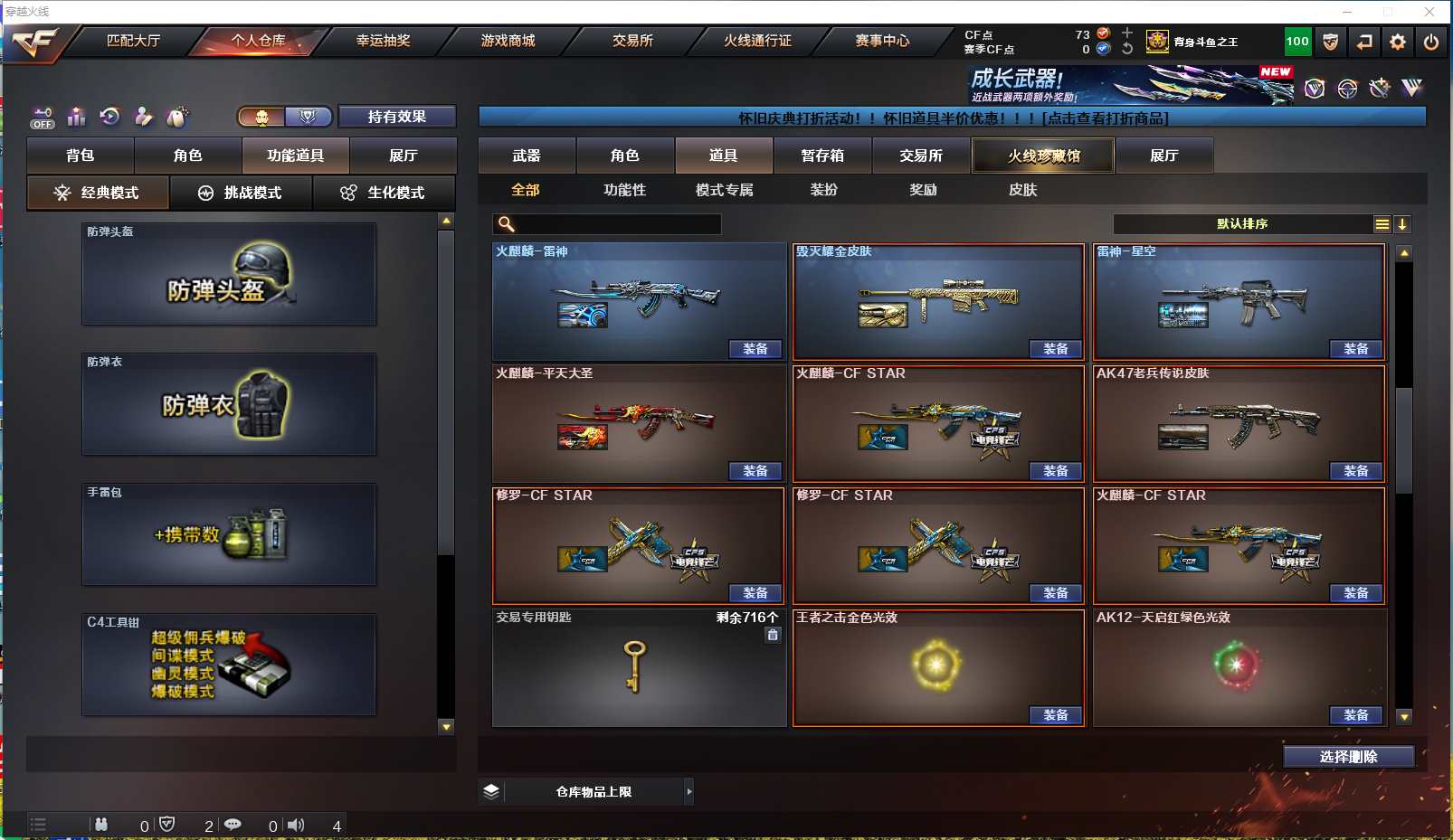Open the 持有效果 panel
Viewport: 1453px width, 840px height.
[x=396, y=117]
